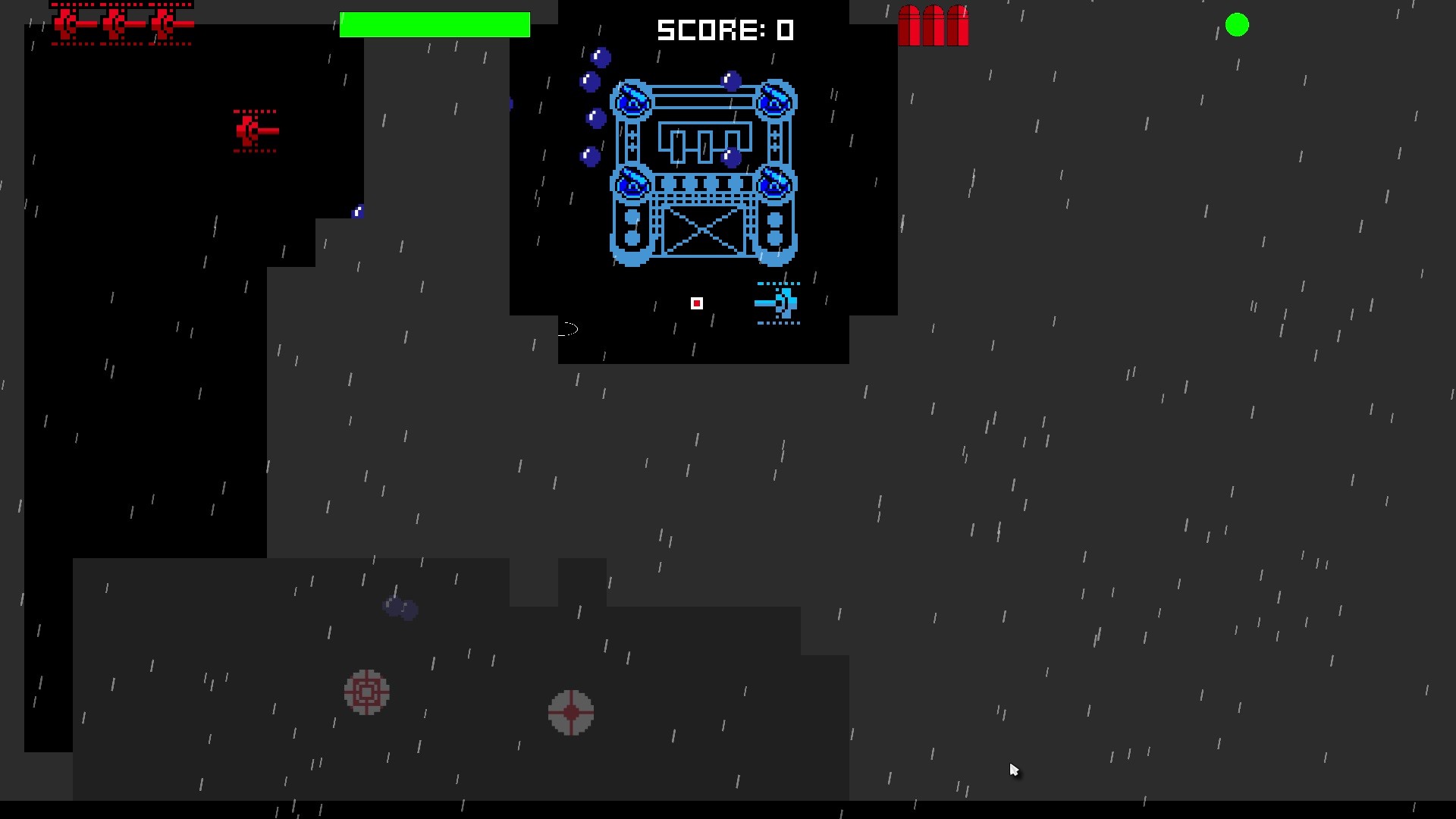The image size is (1456, 819).
Task: Click the green status dot top-right
Action: tap(1238, 25)
